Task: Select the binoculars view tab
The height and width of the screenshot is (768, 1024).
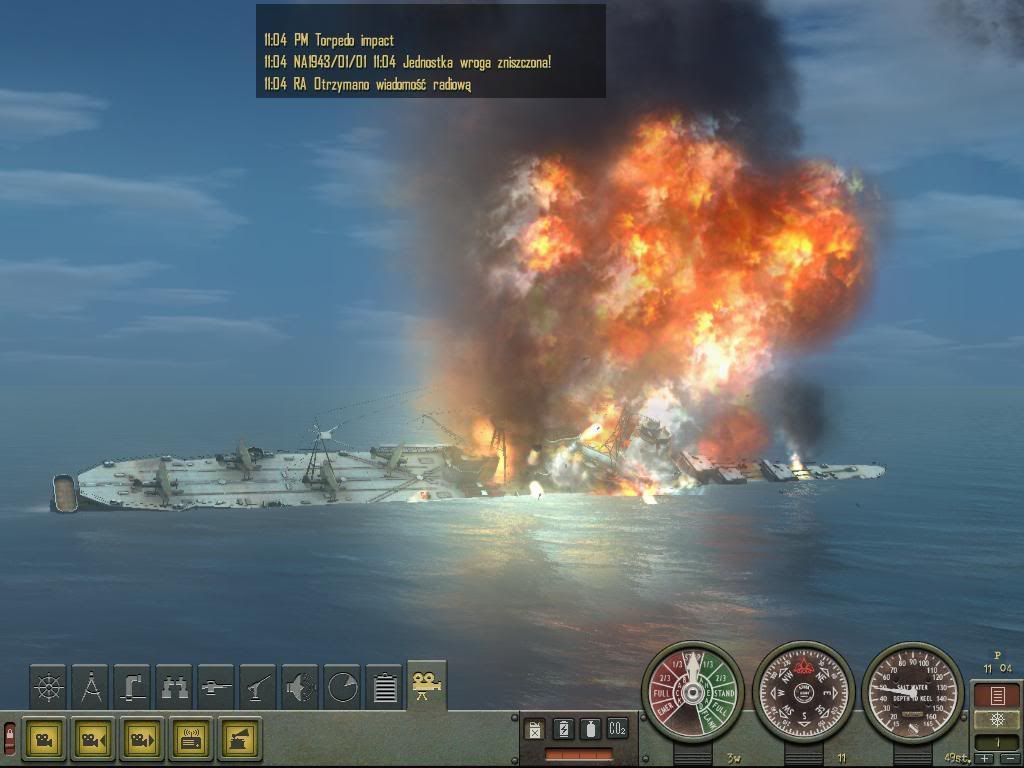Action: click(x=175, y=688)
